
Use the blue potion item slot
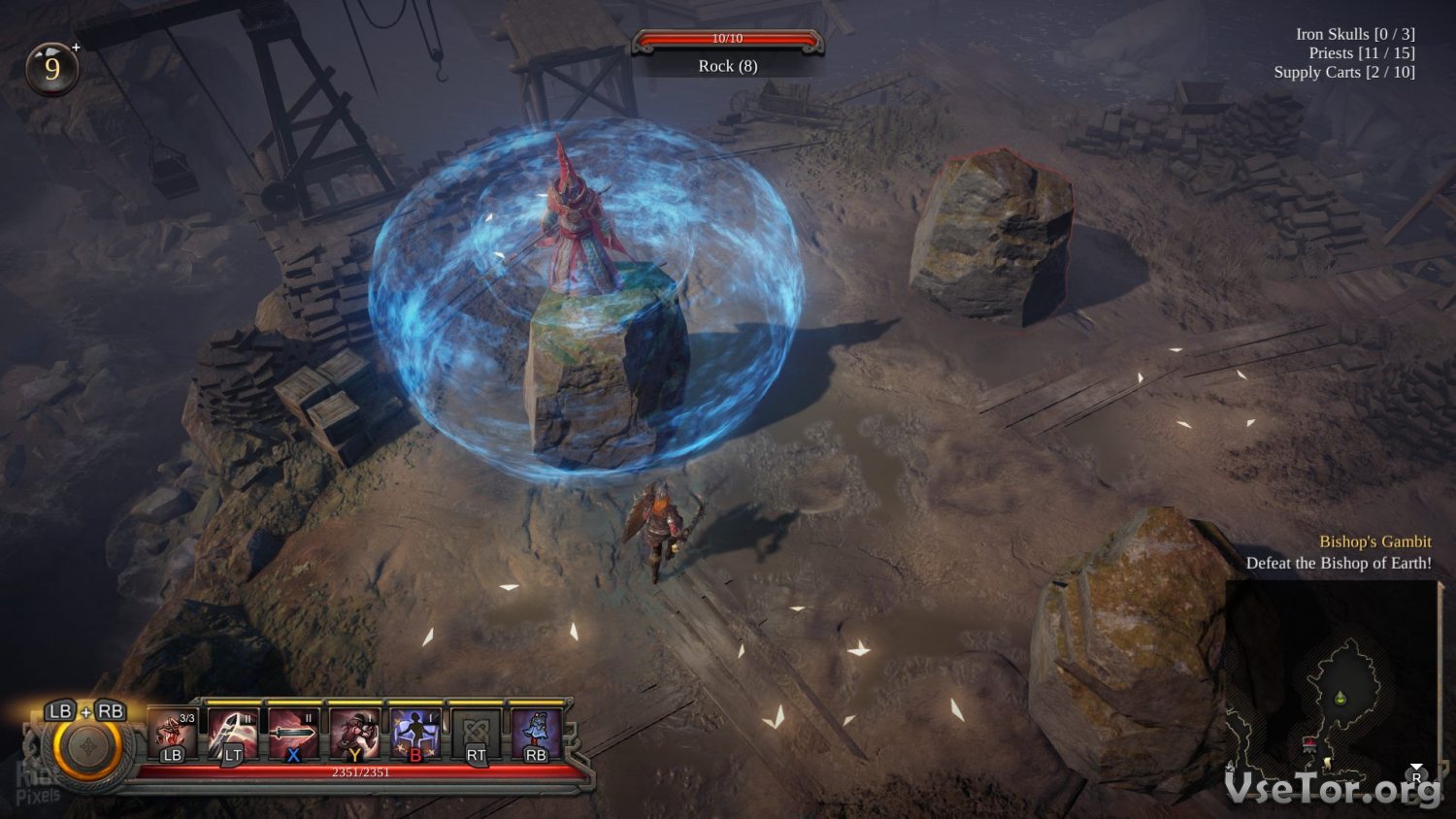[x=536, y=735]
